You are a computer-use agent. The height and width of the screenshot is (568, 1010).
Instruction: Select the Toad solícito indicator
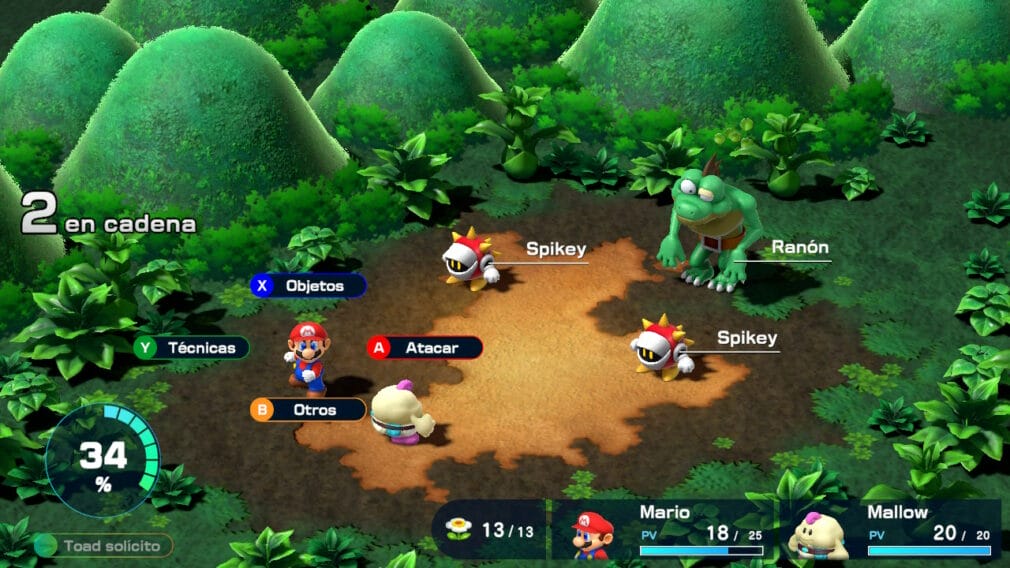[x=103, y=546]
